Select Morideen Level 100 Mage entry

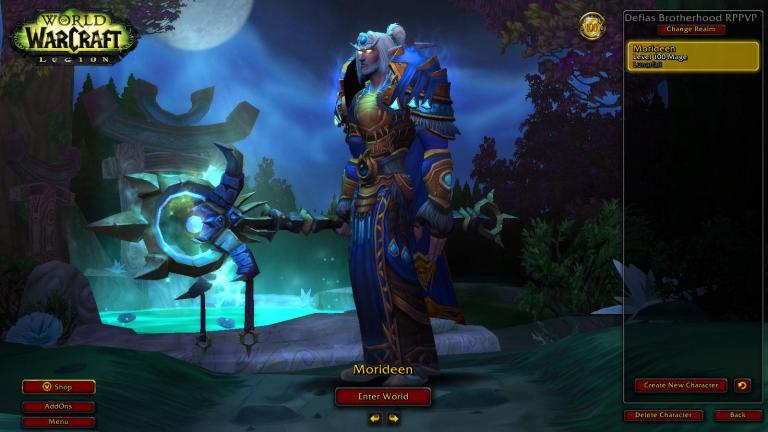(693, 55)
